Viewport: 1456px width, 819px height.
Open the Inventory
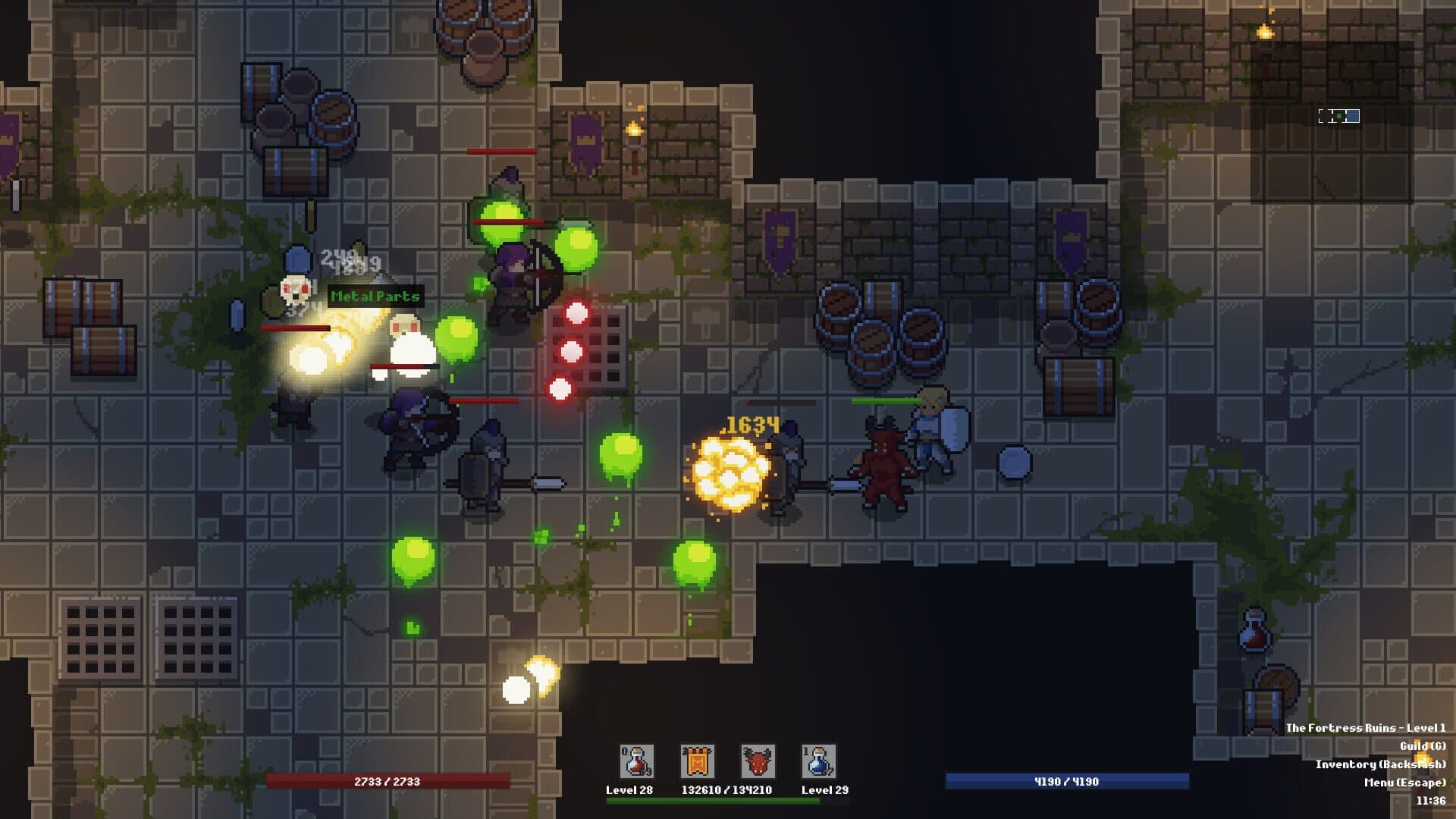[x=1380, y=764]
